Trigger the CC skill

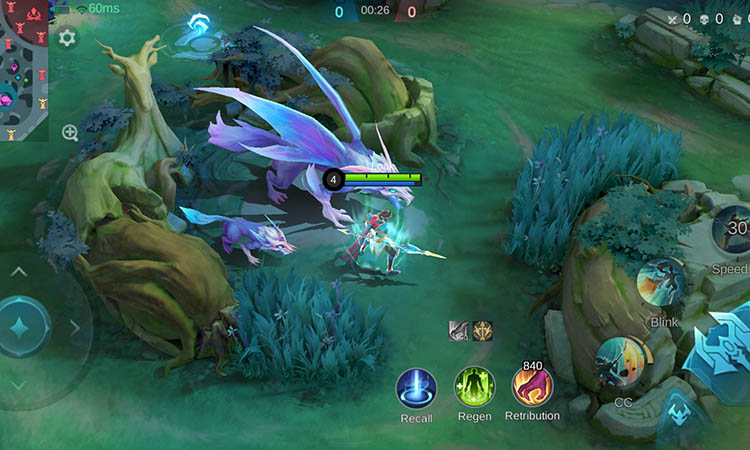coord(620,362)
